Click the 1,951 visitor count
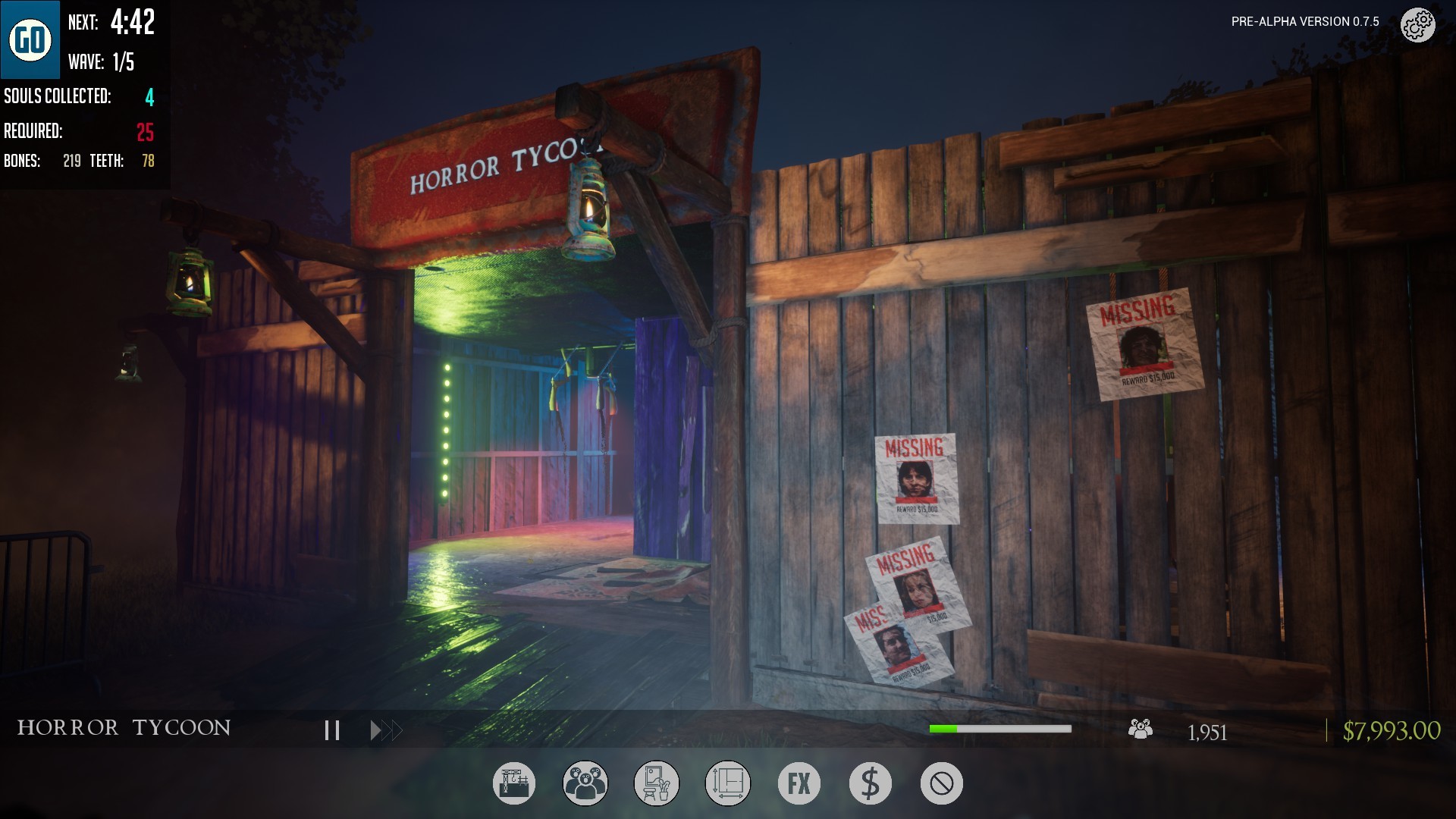The image size is (1456, 819). pos(1207,732)
